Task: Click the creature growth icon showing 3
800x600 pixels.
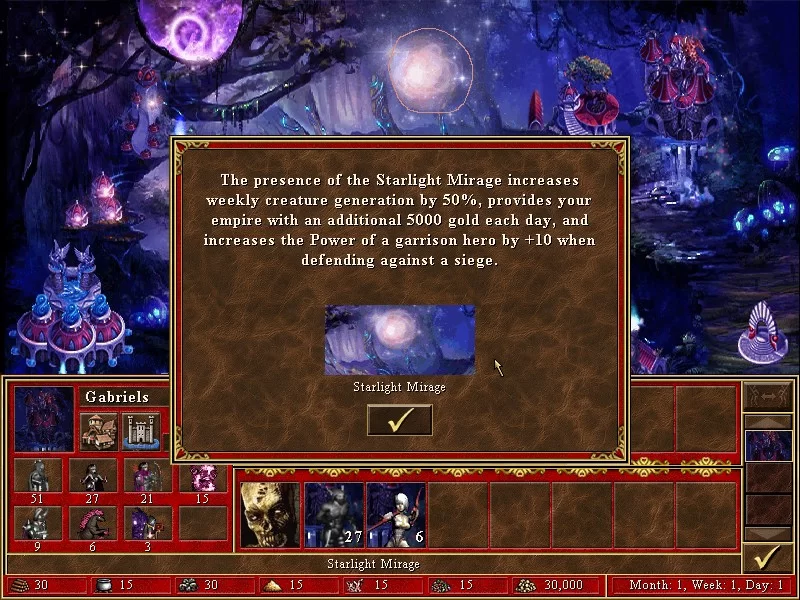Action: coord(147,523)
